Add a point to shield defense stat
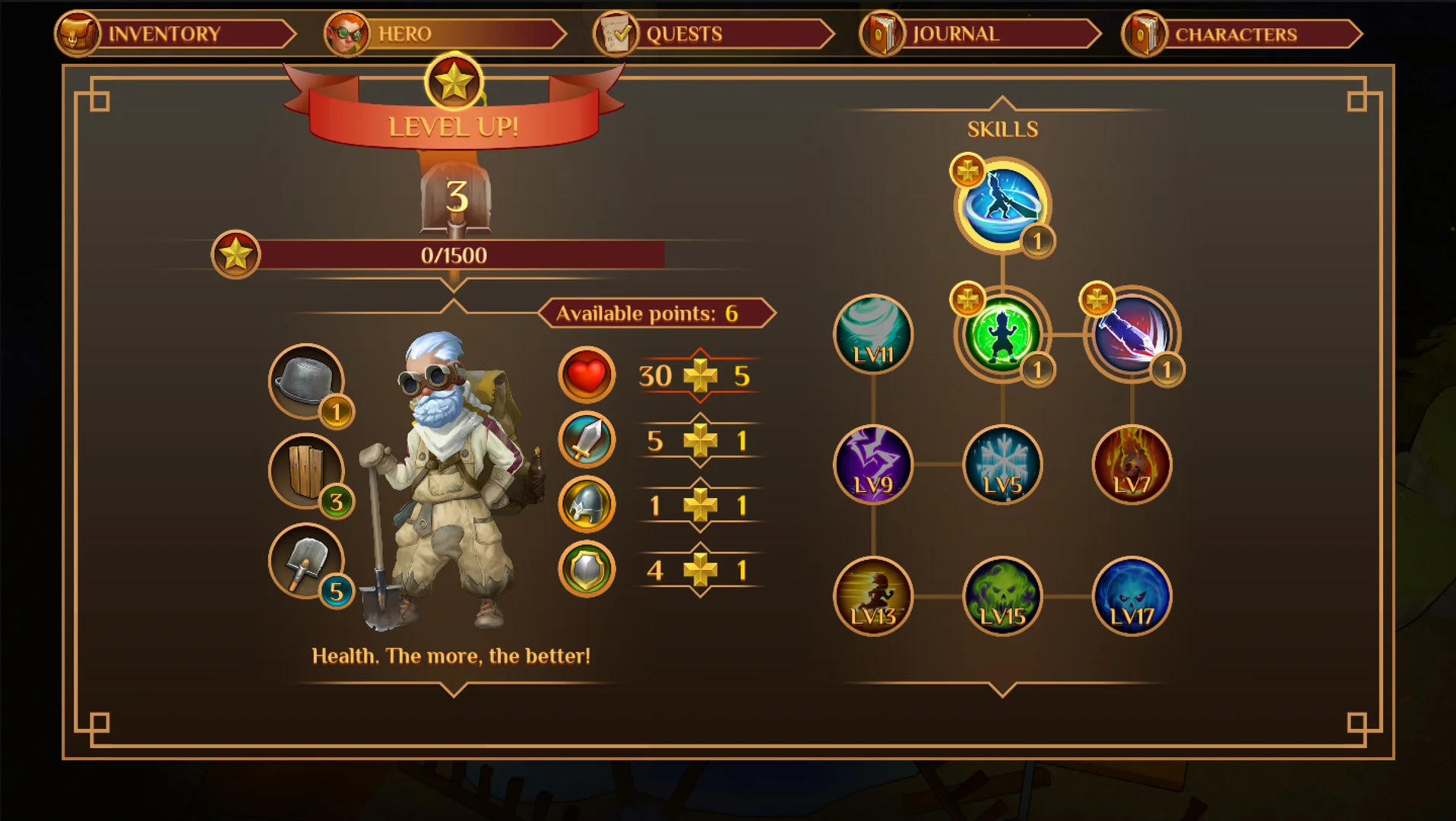The height and width of the screenshot is (821, 1456). [700, 570]
